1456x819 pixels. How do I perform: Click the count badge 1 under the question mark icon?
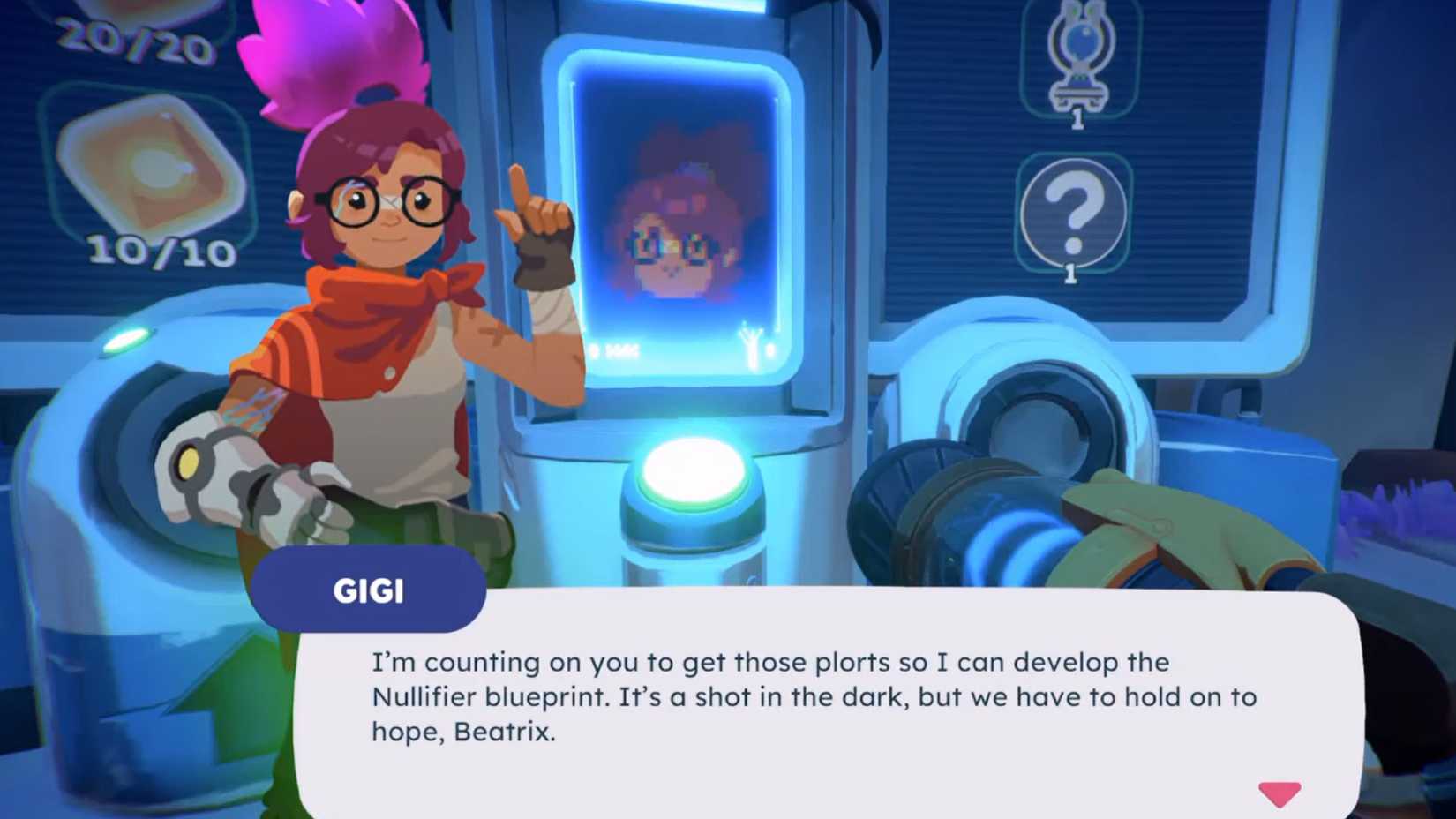1070,273
